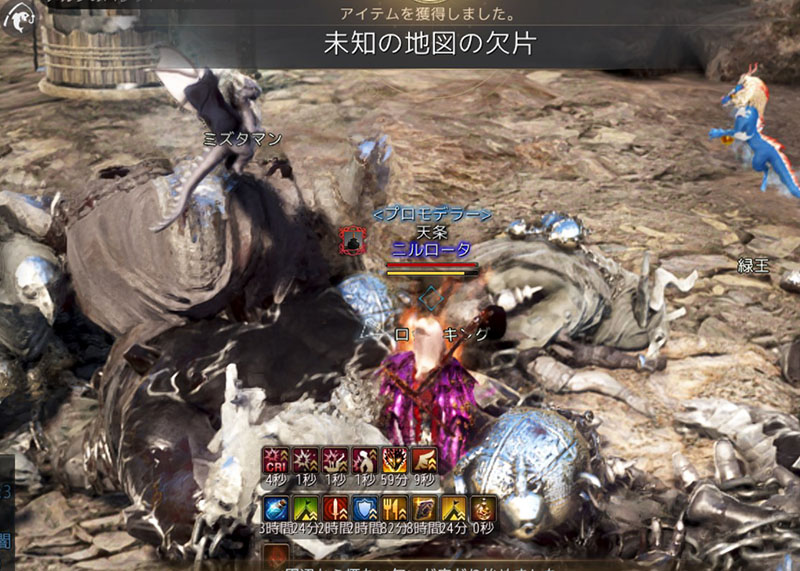Select the CRI critical buff icon
This screenshot has height=571, width=800.
coord(275,461)
